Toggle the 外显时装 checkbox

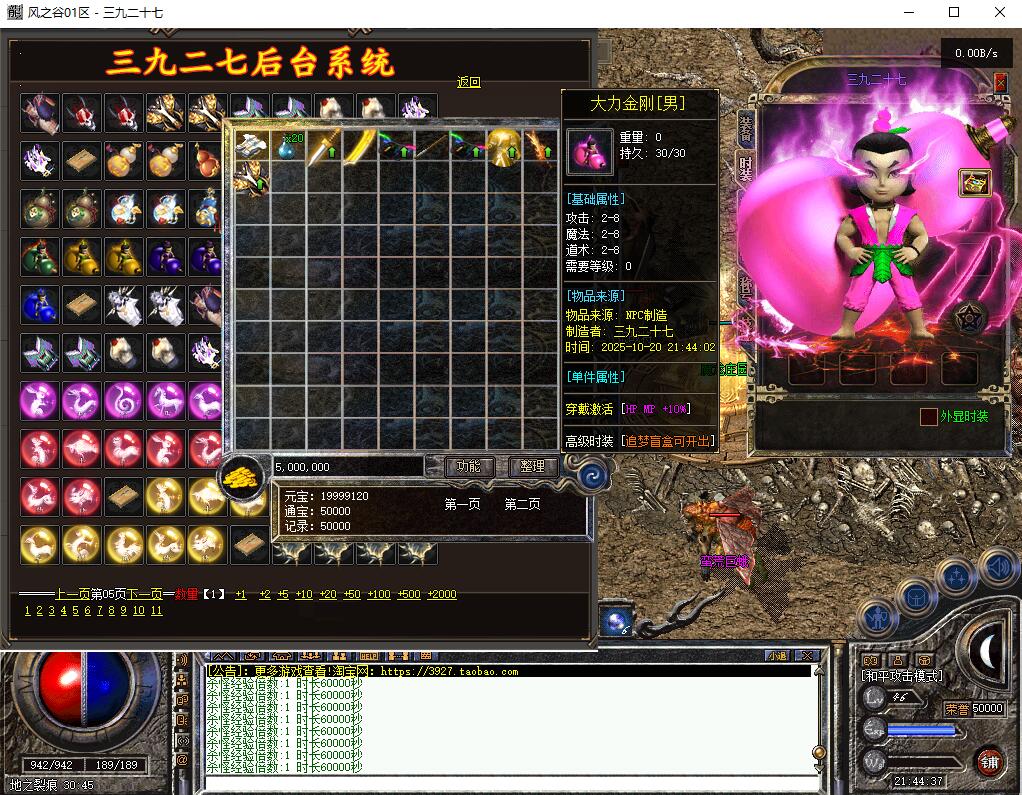tap(929, 416)
